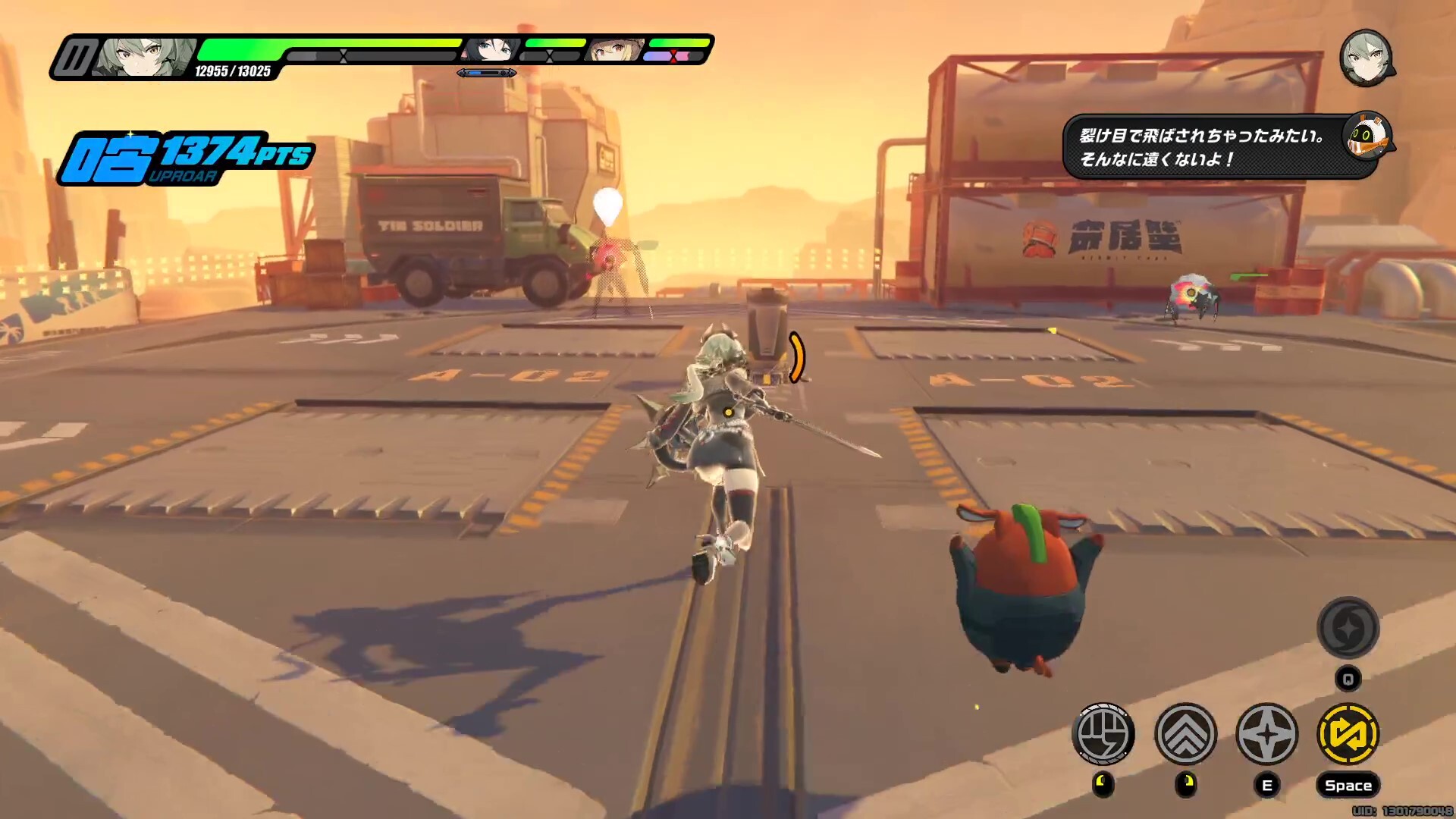Open the round character avatar icon
1456x819 pixels.
[x=1366, y=58]
